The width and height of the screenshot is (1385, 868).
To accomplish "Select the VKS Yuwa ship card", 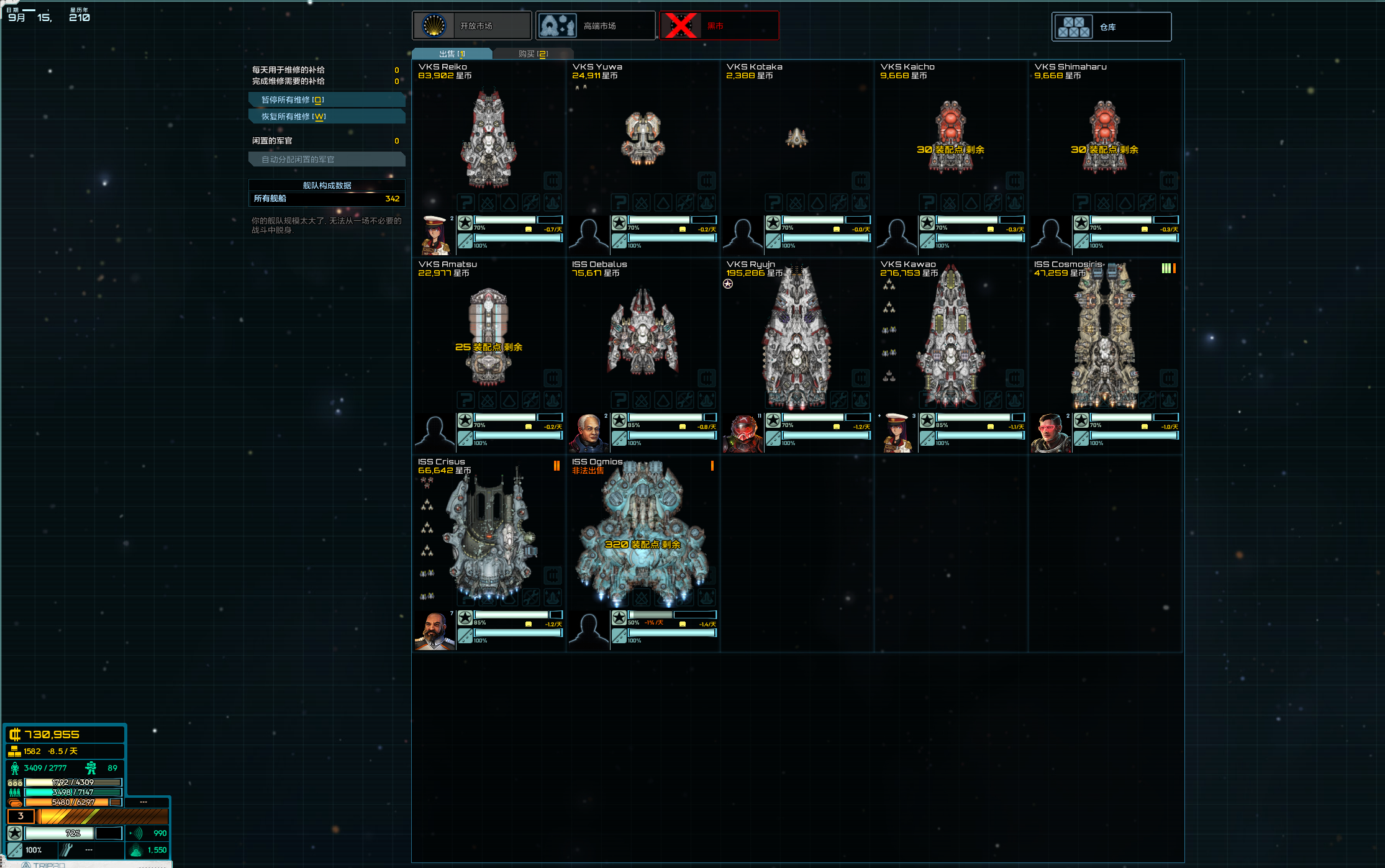I will click(x=643, y=138).
